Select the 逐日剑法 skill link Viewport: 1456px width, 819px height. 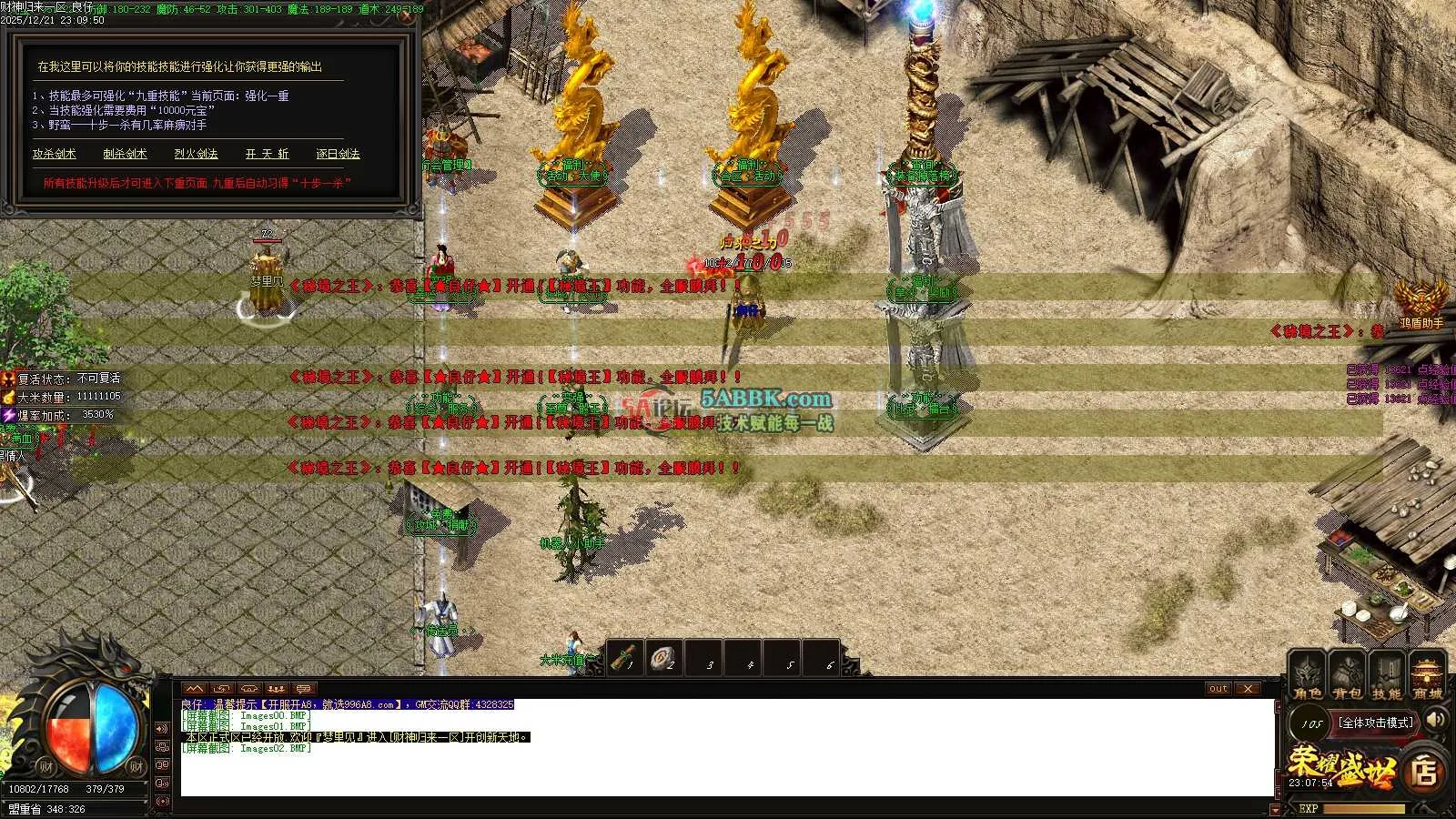[x=338, y=154]
